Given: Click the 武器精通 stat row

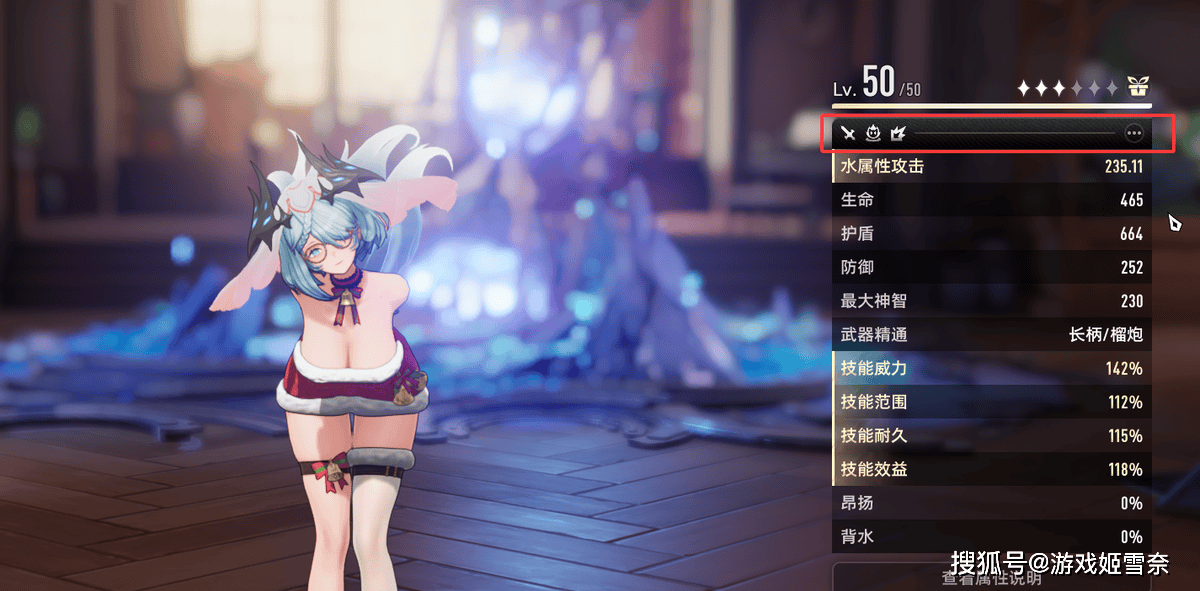Looking at the screenshot, I should pos(991,335).
